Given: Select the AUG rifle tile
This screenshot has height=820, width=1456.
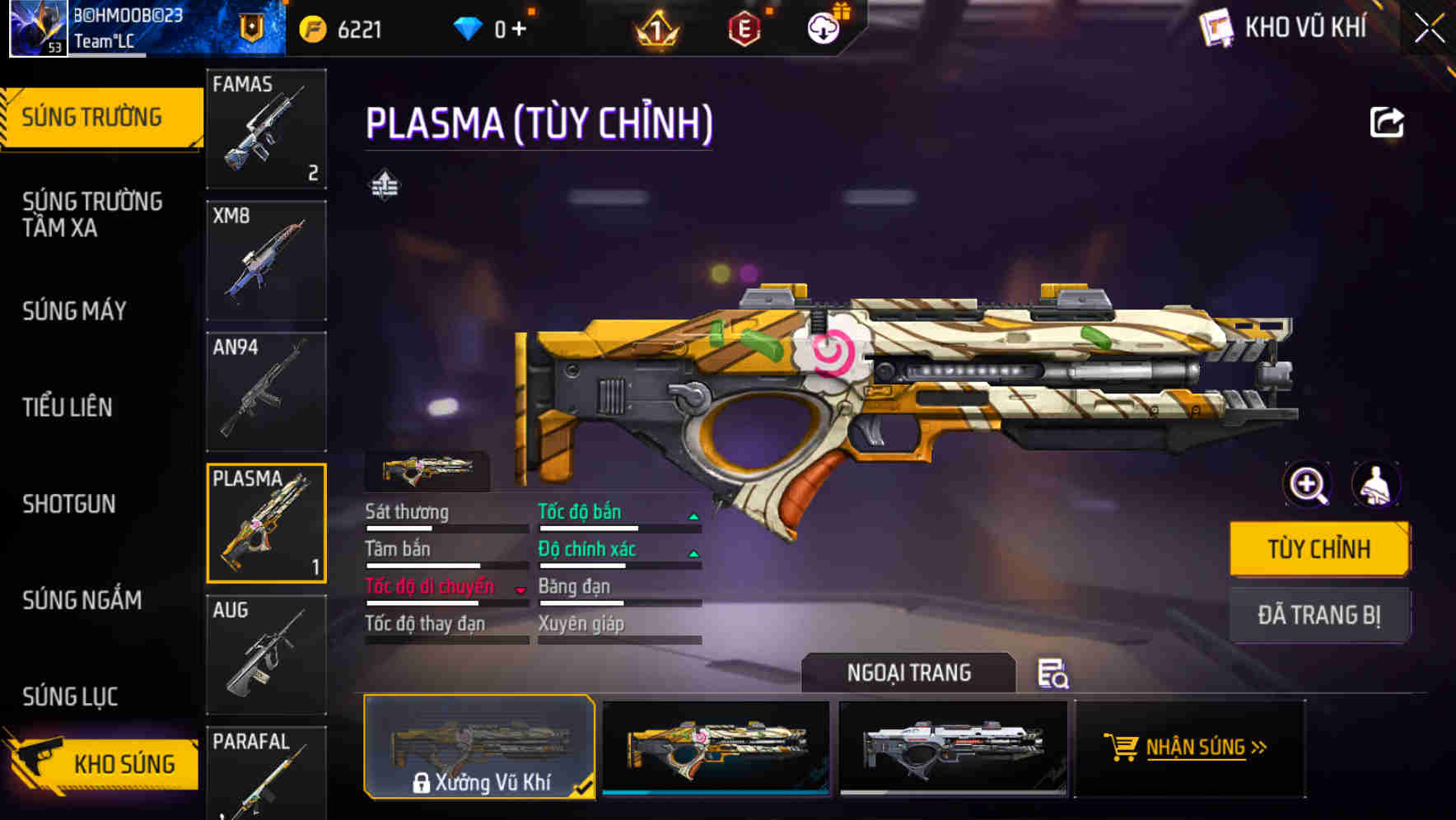Looking at the screenshot, I should pos(266,655).
